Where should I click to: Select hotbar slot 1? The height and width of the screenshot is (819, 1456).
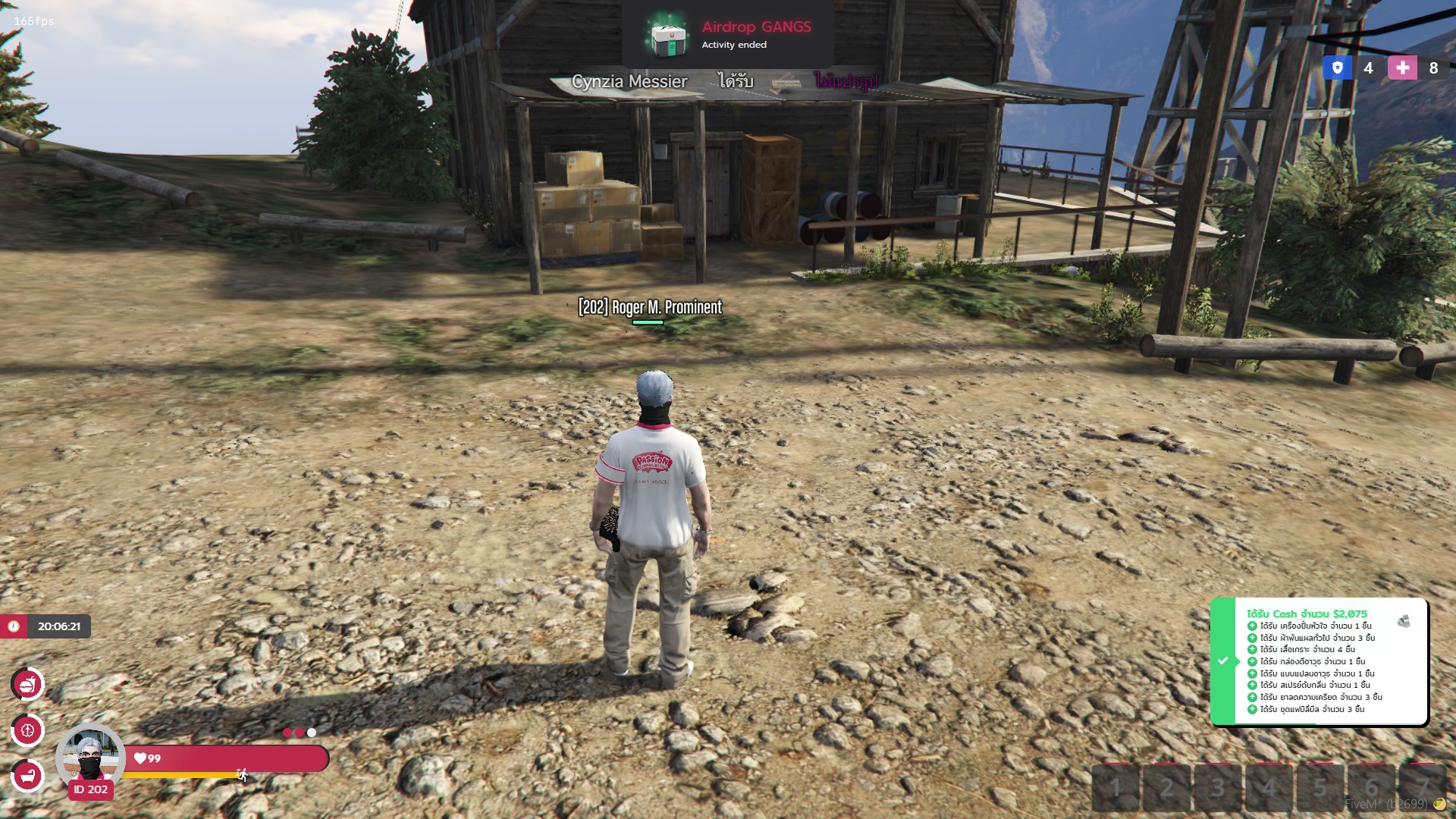(x=1116, y=789)
